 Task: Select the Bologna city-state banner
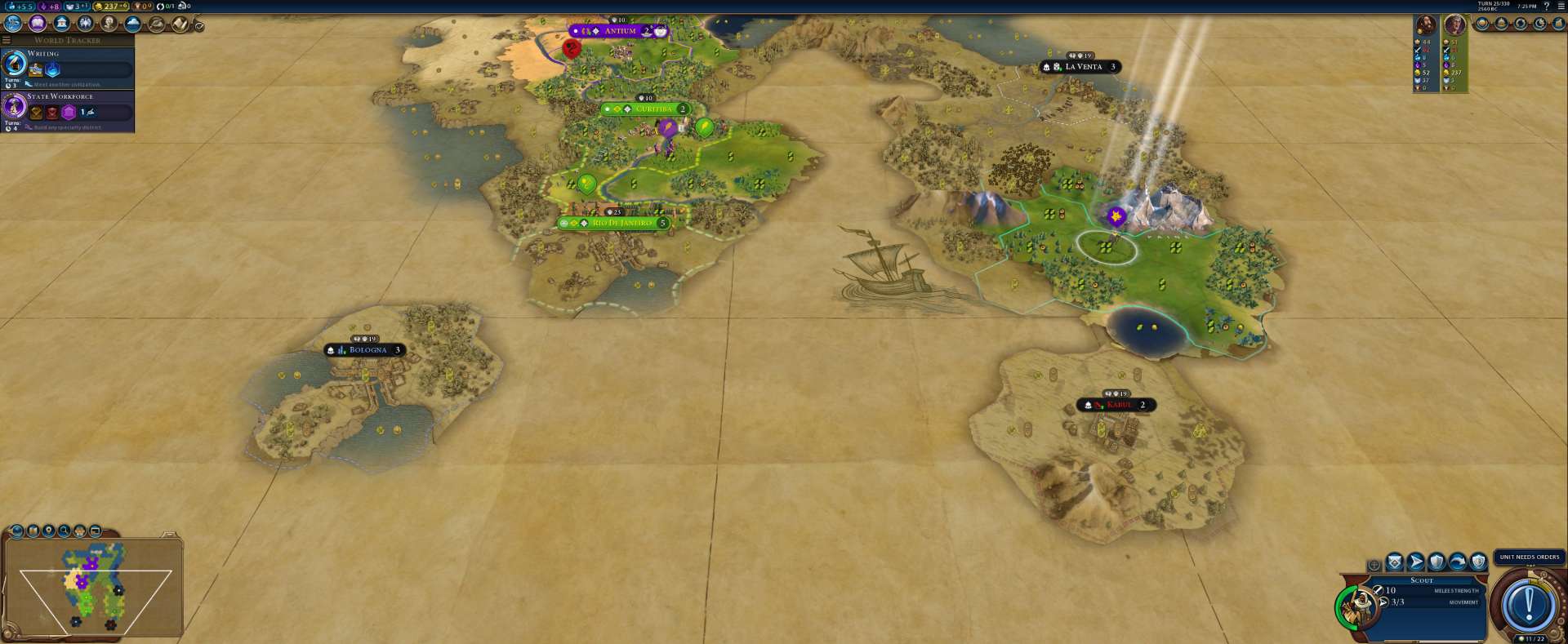point(367,350)
